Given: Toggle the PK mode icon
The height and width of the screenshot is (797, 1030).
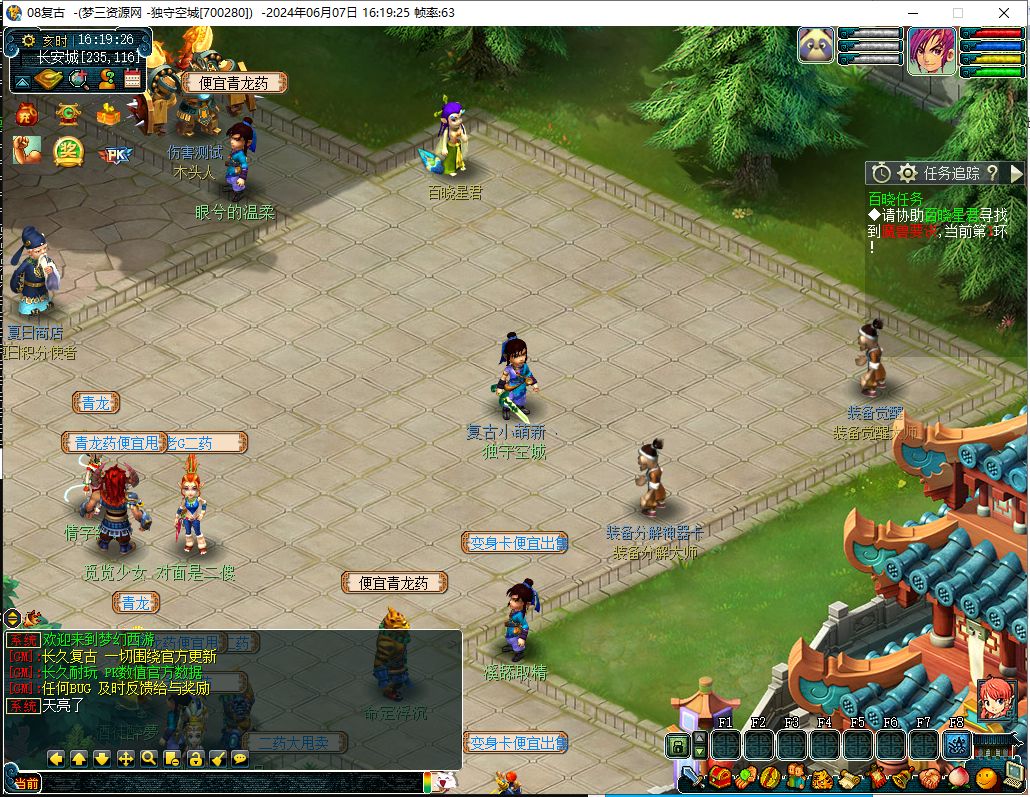Looking at the screenshot, I should point(116,154).
